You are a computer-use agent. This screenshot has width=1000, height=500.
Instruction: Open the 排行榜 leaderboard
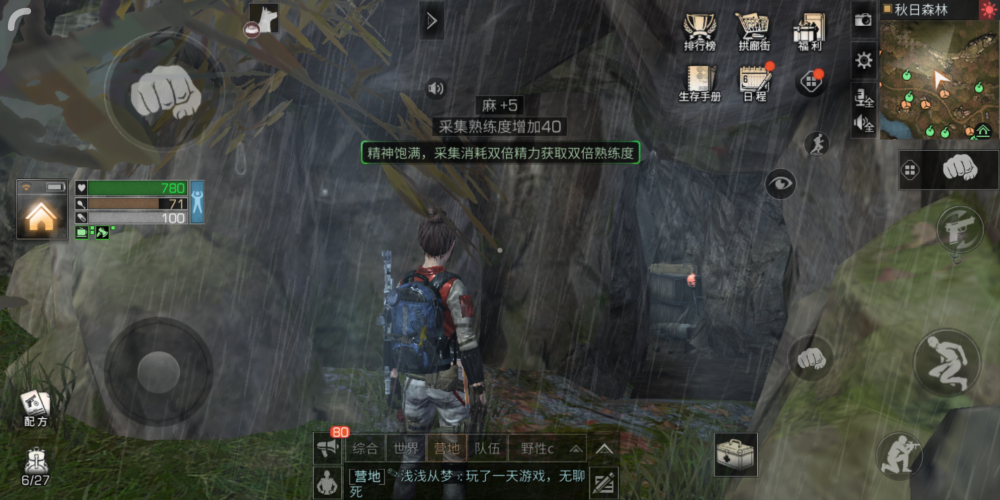point(698,31)
